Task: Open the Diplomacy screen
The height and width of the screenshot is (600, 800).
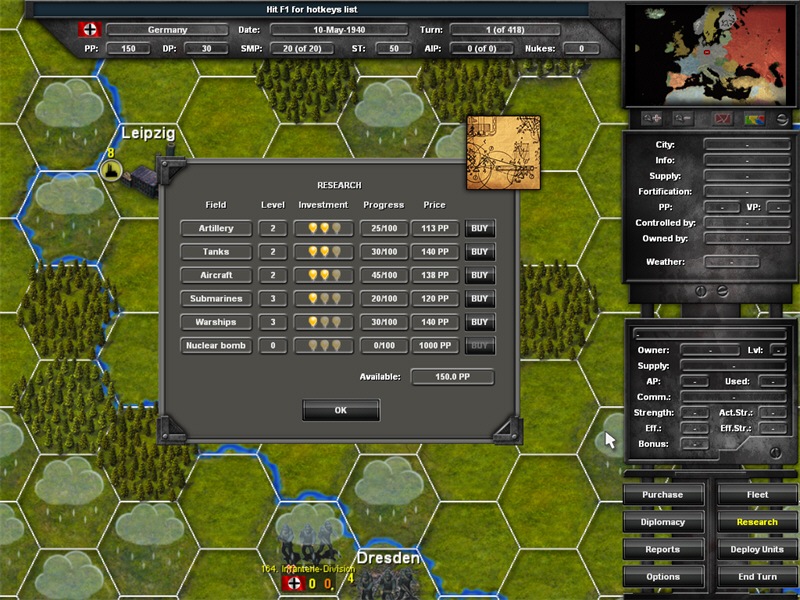Action: [x=662, y=522]
